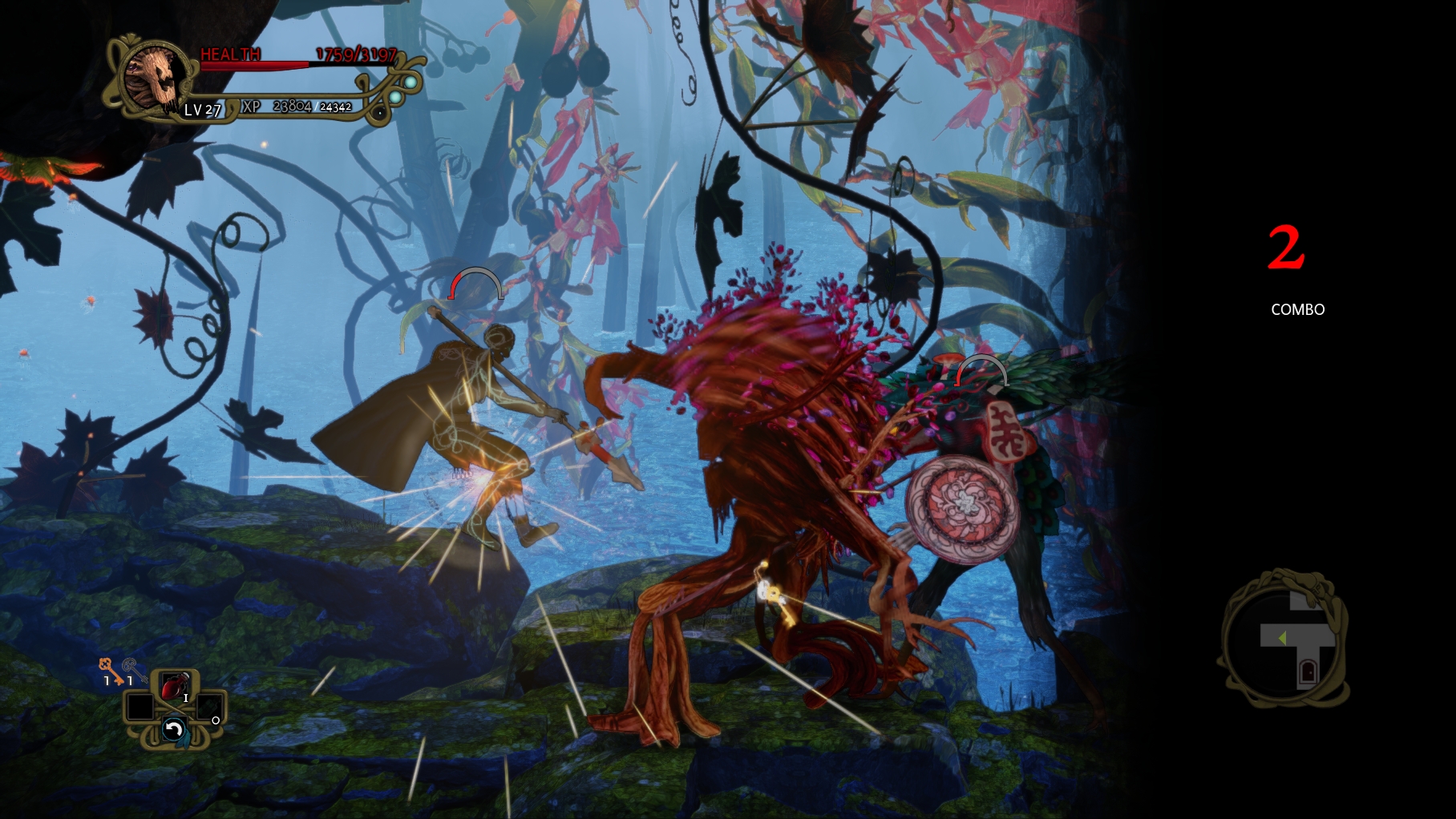The width and height of the screenshot is (1456, 819).
Task: Click the orange key icon
Action: [x=105, y=672]
